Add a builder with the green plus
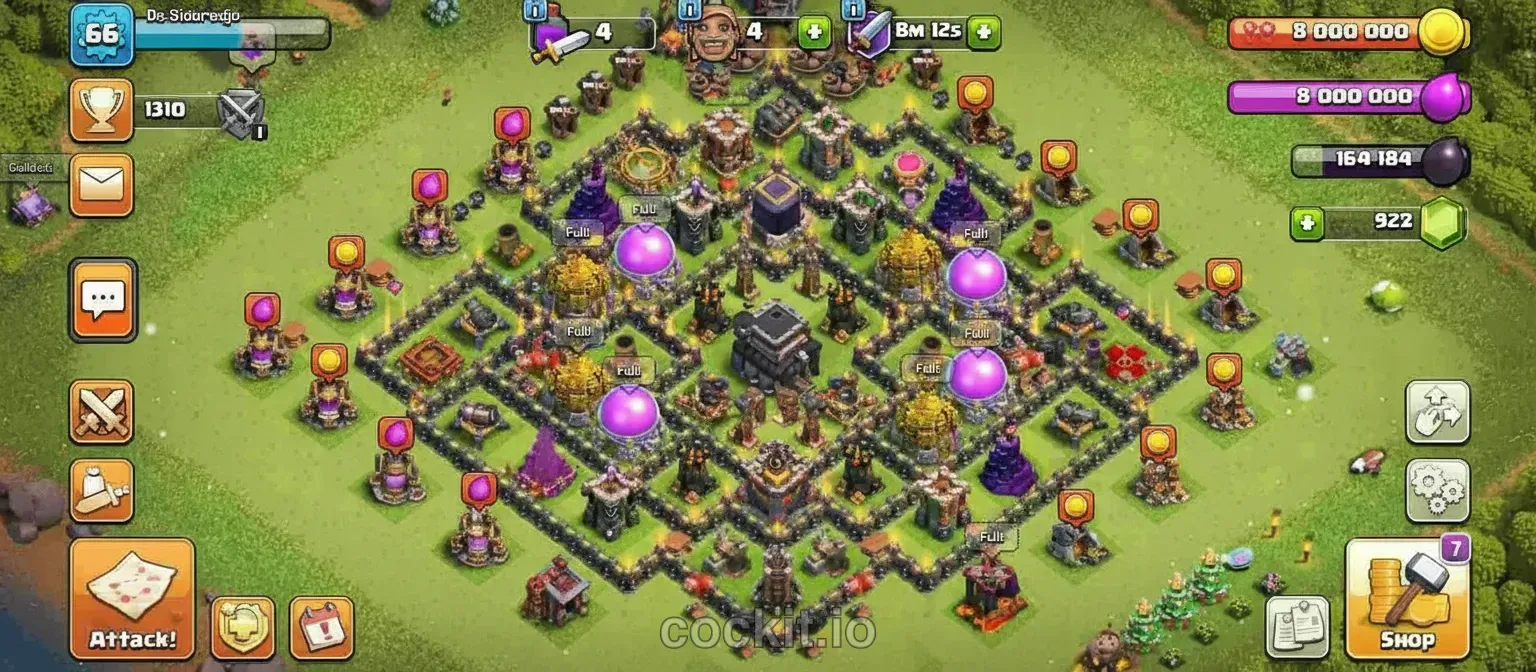The width and height of the screenshot is (1536, 672). 814,32
